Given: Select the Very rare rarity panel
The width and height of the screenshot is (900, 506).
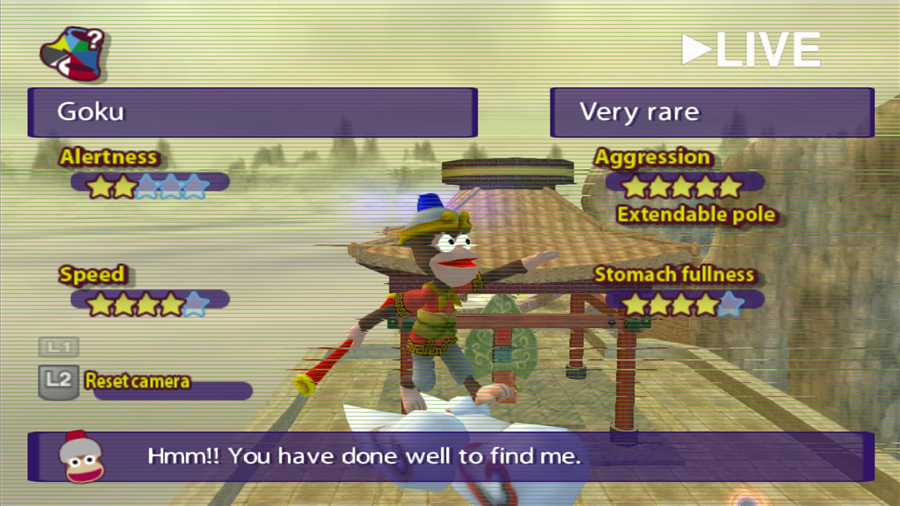Looking at the screenshot, I should click(711, 112).
